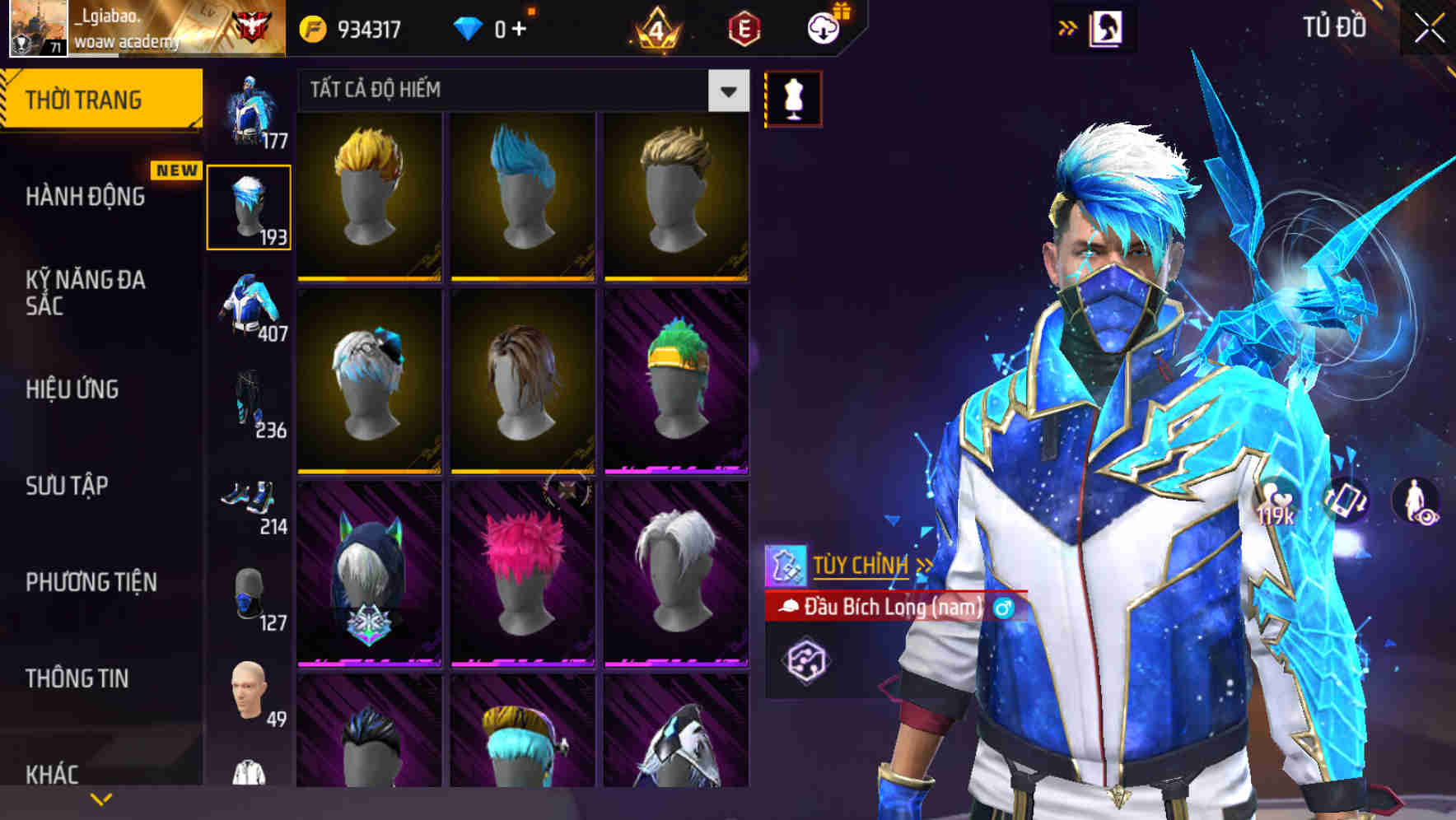
Task: Open the red E badge icon at the top
Action: click(x=746, y=27)
